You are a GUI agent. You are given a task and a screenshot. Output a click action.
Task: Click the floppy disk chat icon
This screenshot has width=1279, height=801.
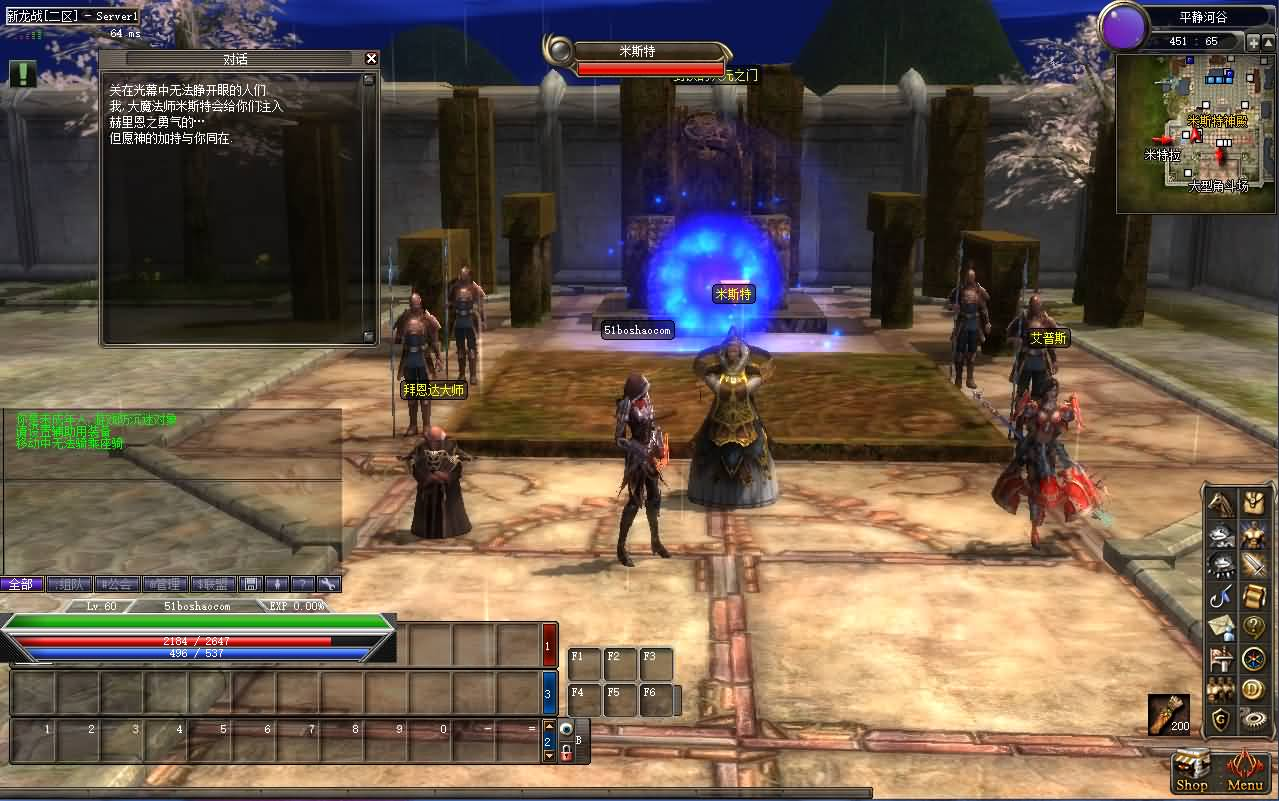(x=252, y=584)
